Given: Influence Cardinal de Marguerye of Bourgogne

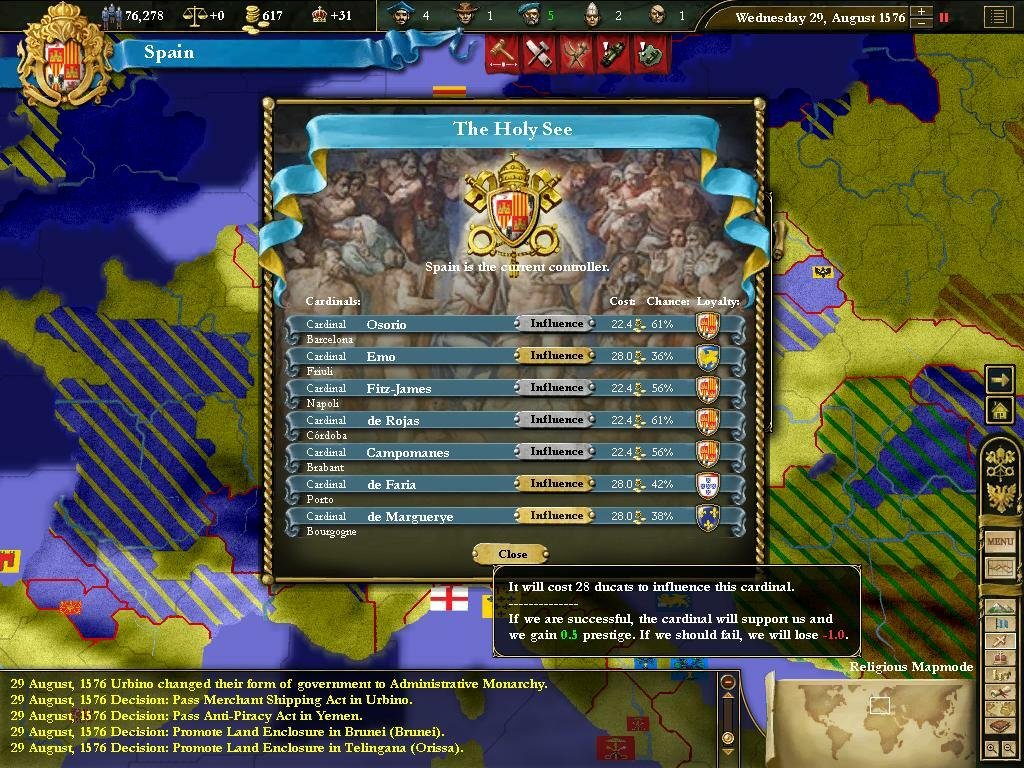Looking at the screenshot, I should click(x=556, y=516).
